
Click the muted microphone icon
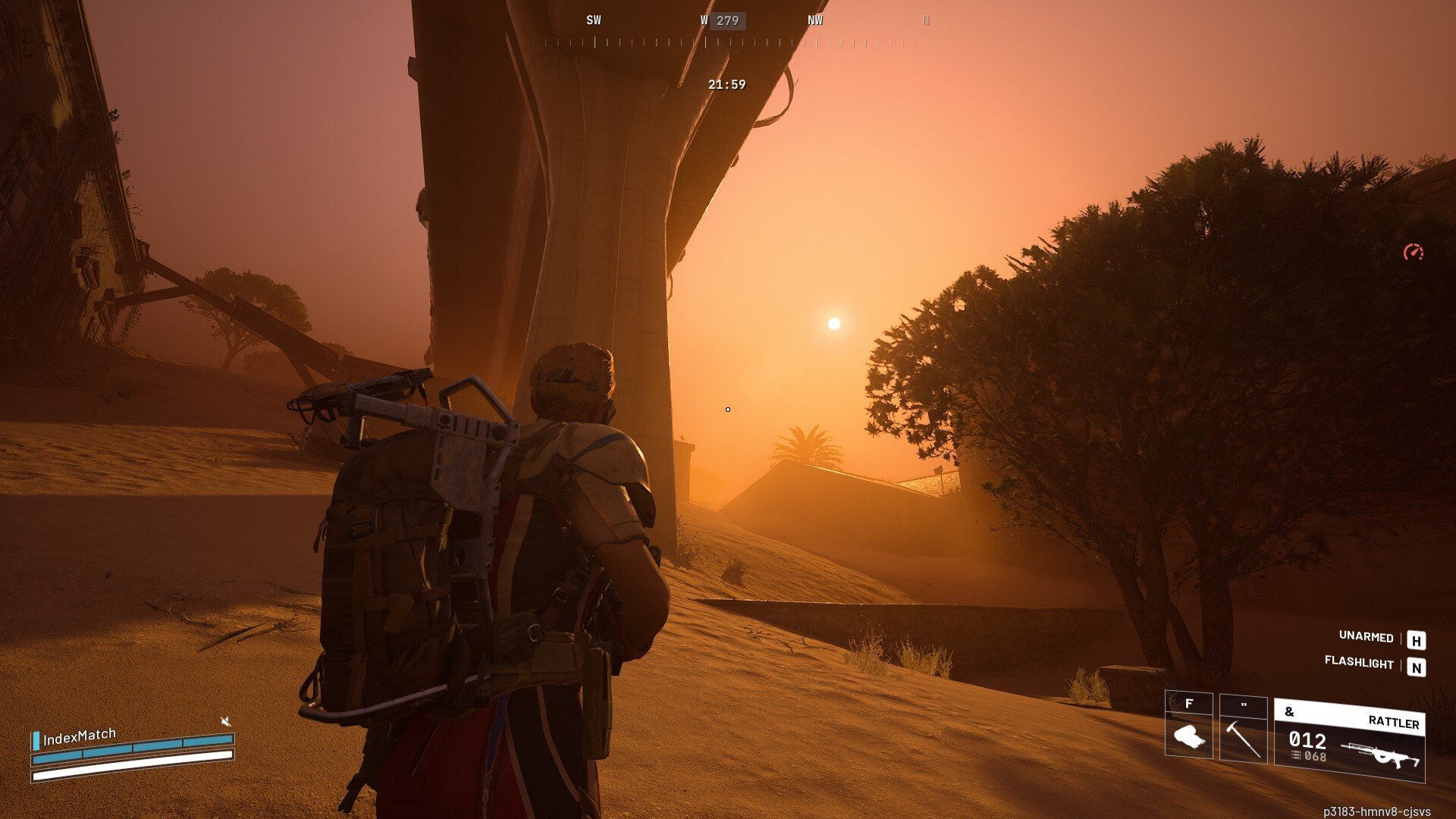point(225,720)
